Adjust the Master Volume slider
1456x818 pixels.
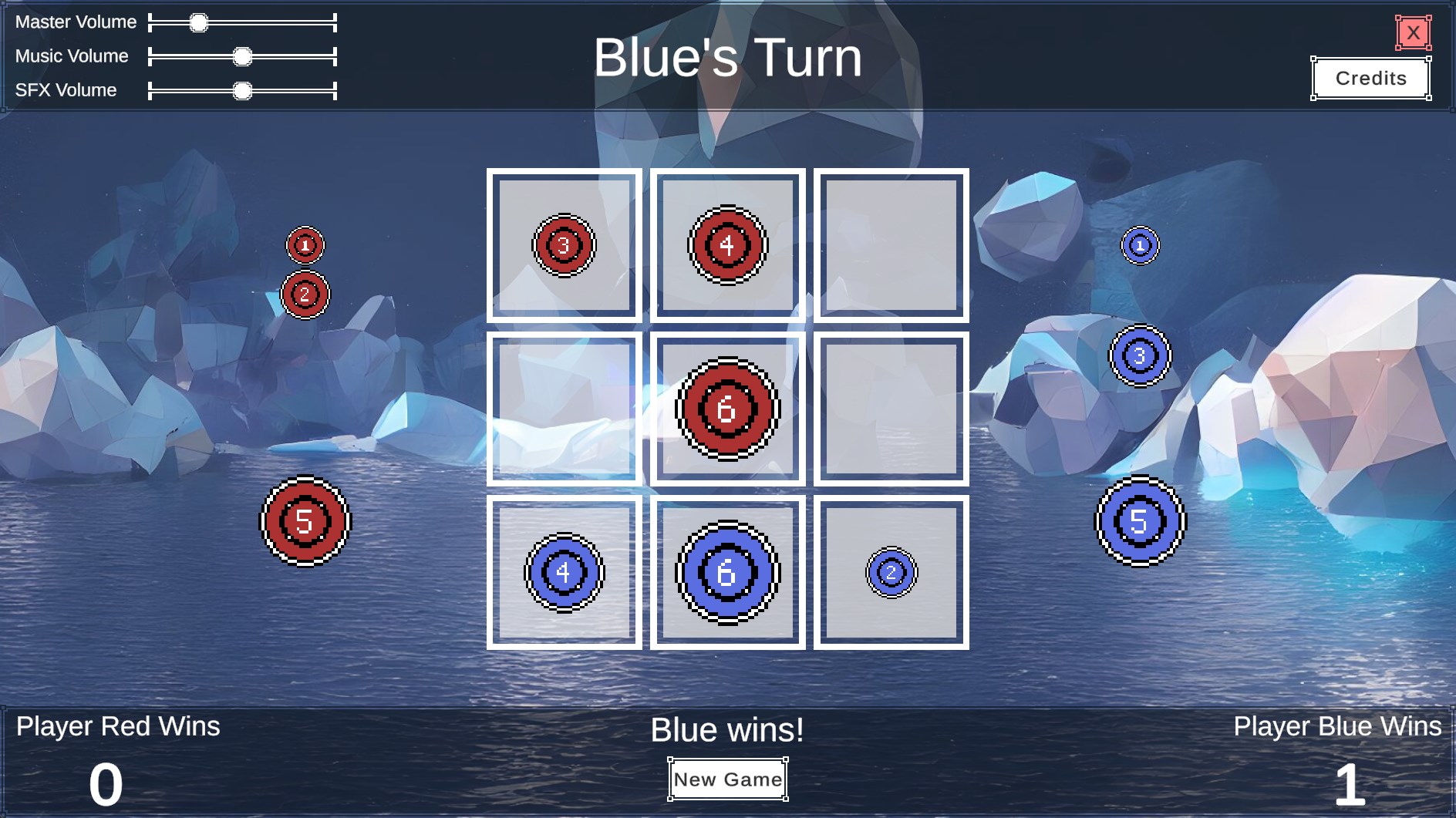pos(199,22)
